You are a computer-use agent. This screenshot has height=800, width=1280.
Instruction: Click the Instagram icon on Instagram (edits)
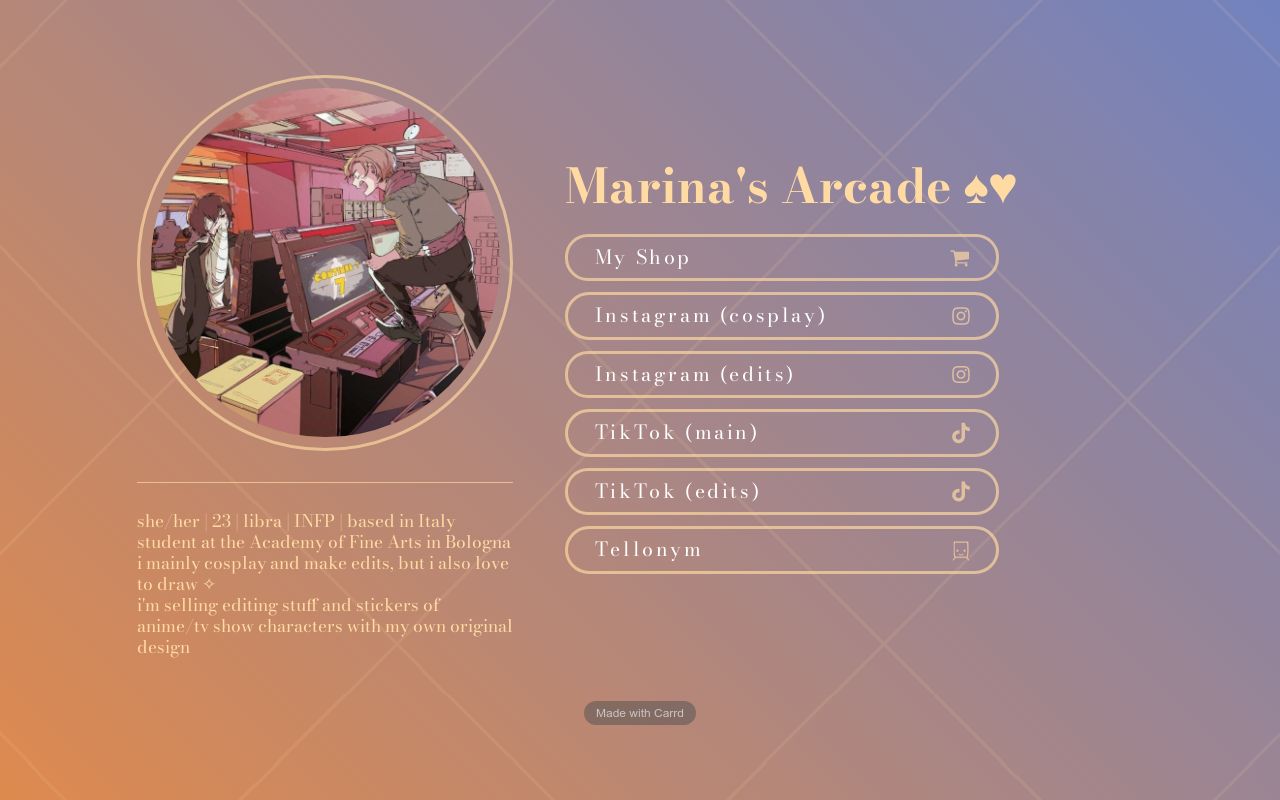coord(960,374)
